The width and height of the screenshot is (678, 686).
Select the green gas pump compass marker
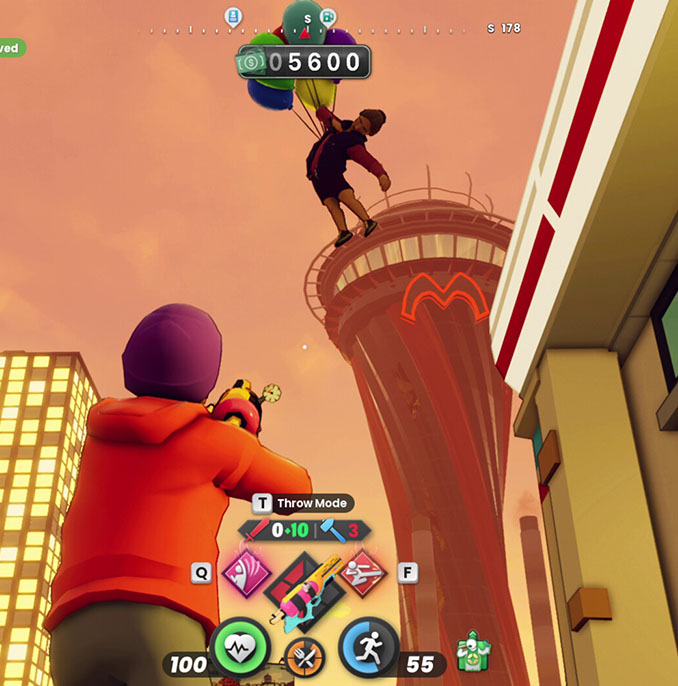327,16
